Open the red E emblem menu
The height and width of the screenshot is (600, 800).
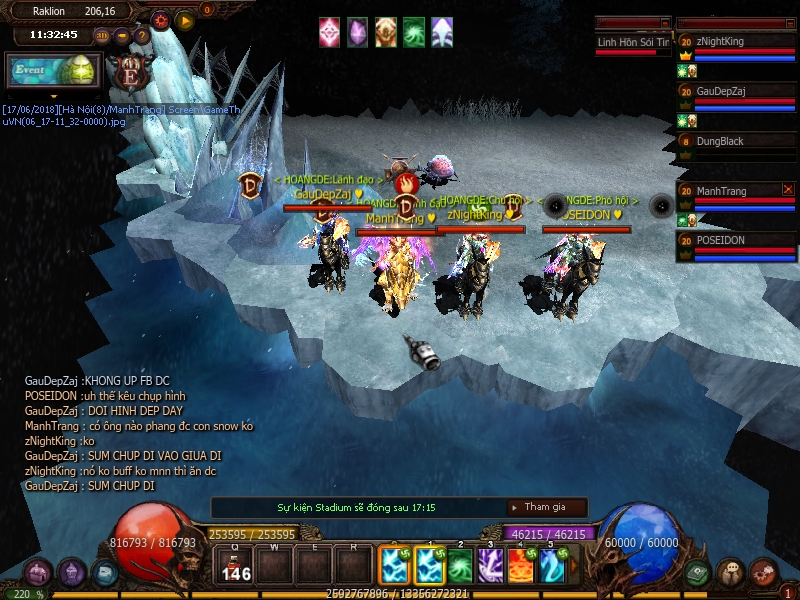coord(129,72)
